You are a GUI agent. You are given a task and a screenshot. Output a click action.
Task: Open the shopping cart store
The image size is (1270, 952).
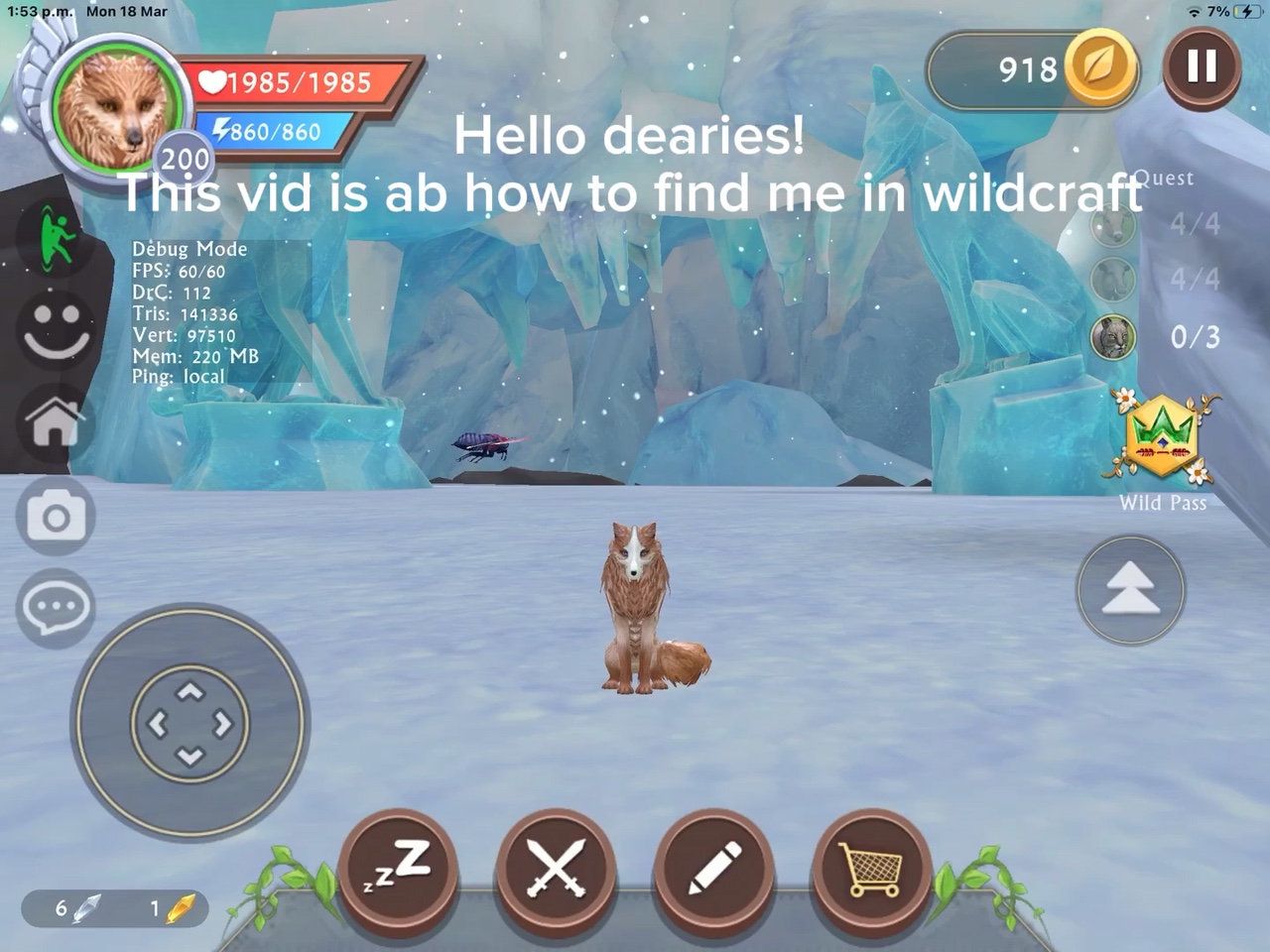click(x=869, y=873)
